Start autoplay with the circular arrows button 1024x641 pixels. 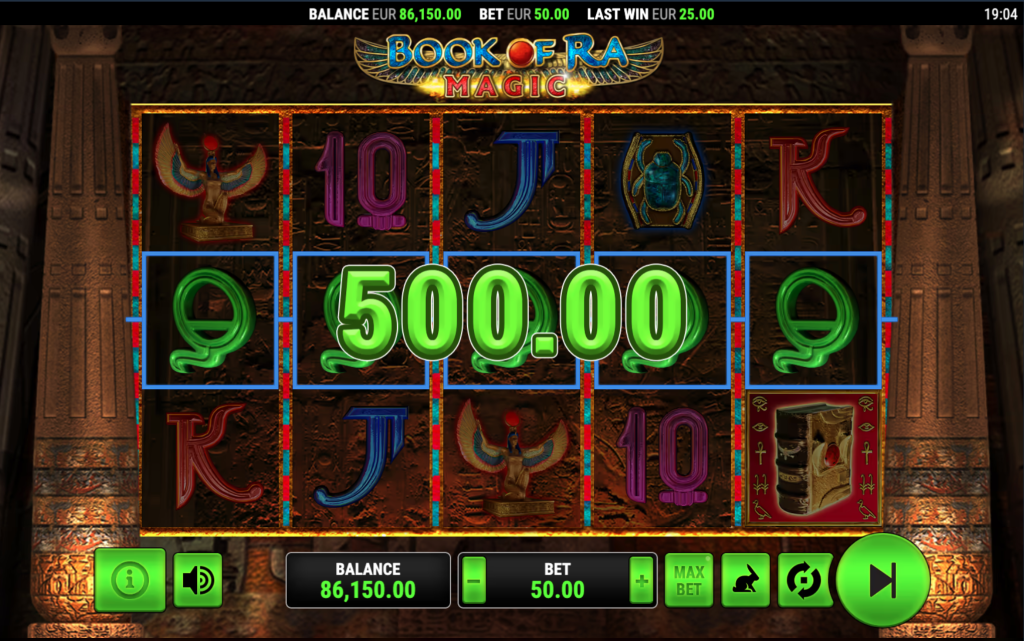pos(804,580)
